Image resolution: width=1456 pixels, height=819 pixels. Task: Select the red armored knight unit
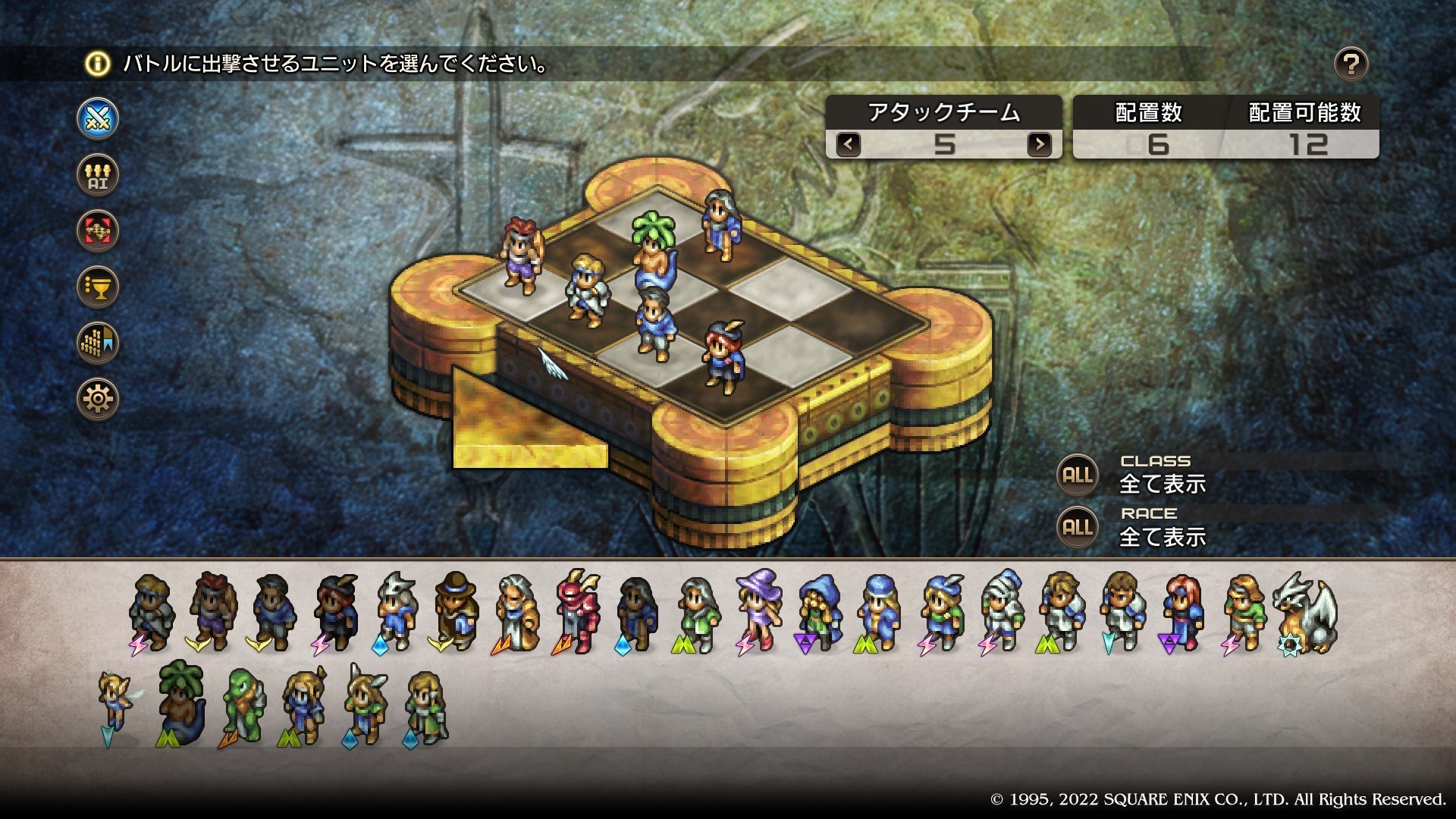[x=576, y=610]
